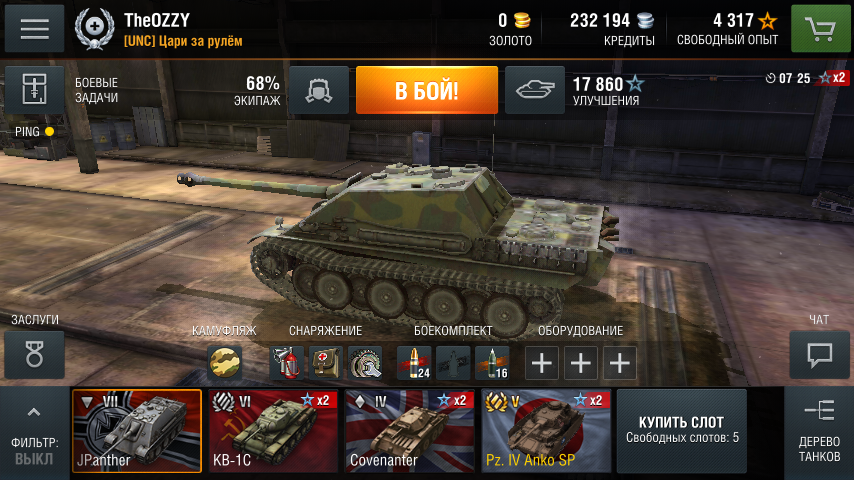The image size is (854, 480).
Task: Select the shell slot with 16 rounds
Action: [492, 363]
